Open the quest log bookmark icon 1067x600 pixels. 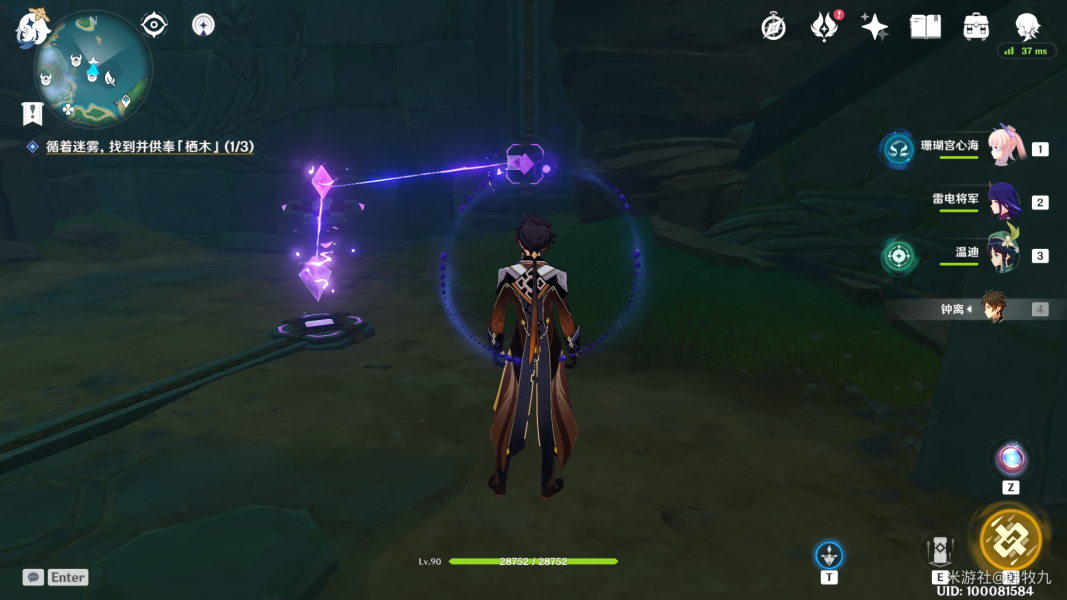32,113
